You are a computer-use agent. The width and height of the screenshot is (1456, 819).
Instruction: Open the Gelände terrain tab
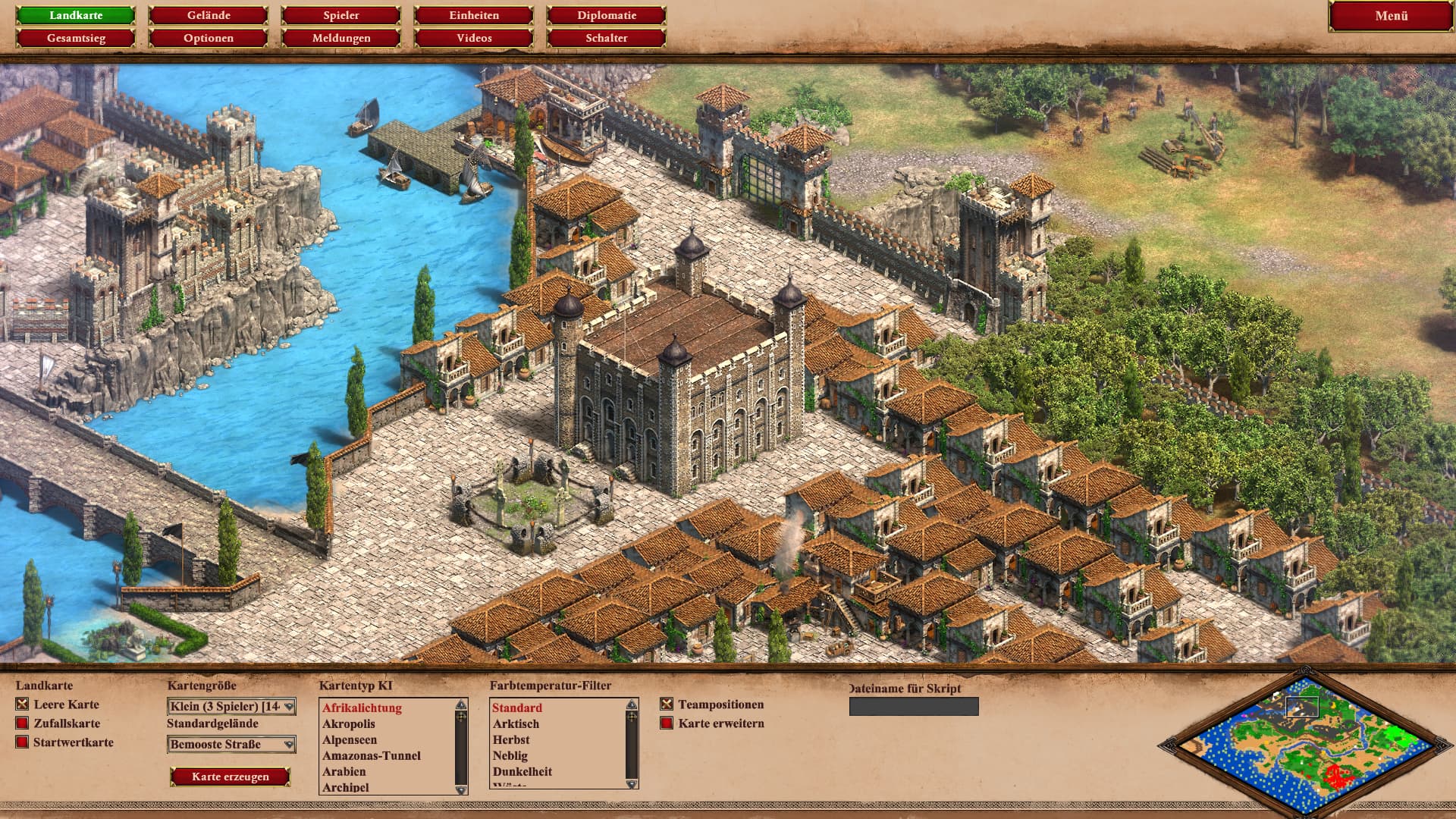coord(209,15)
